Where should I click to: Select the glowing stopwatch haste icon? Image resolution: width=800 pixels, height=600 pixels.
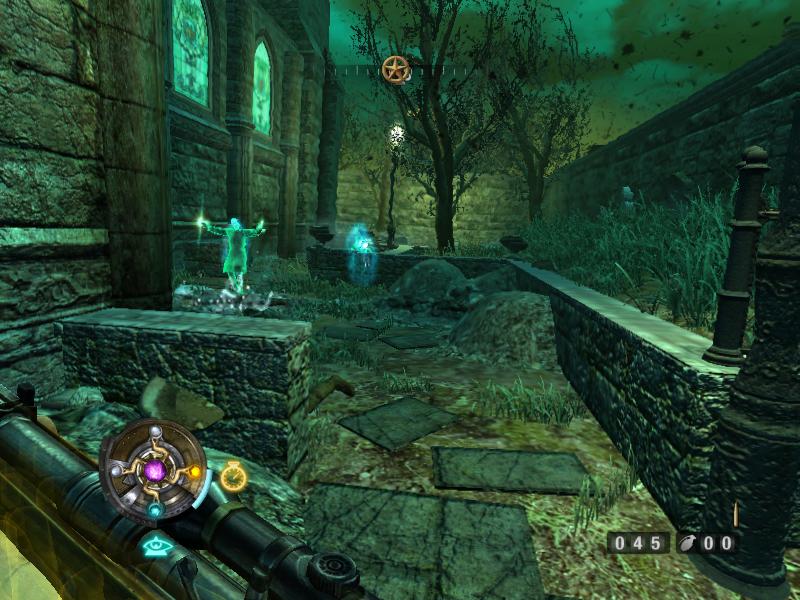pos(234,477)
